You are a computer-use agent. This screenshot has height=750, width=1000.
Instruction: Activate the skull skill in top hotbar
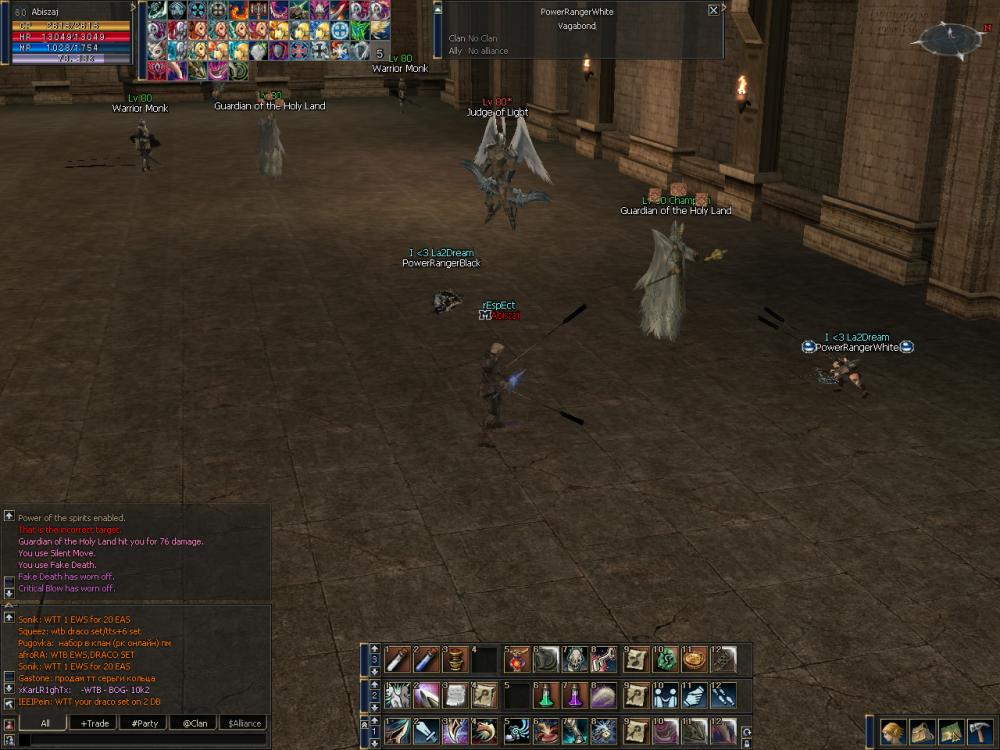tap(575, 659)
